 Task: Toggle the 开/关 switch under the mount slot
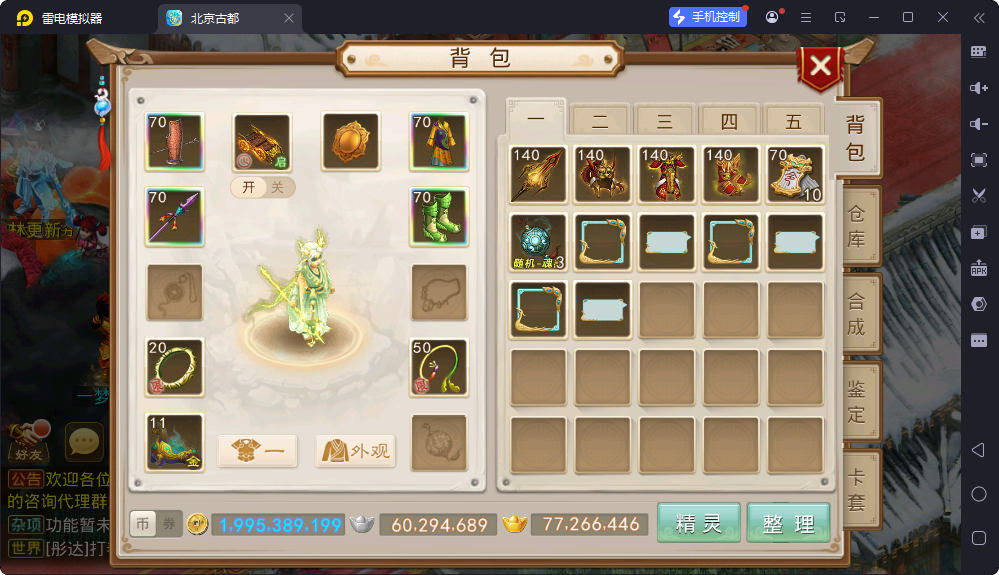(263, 188)
